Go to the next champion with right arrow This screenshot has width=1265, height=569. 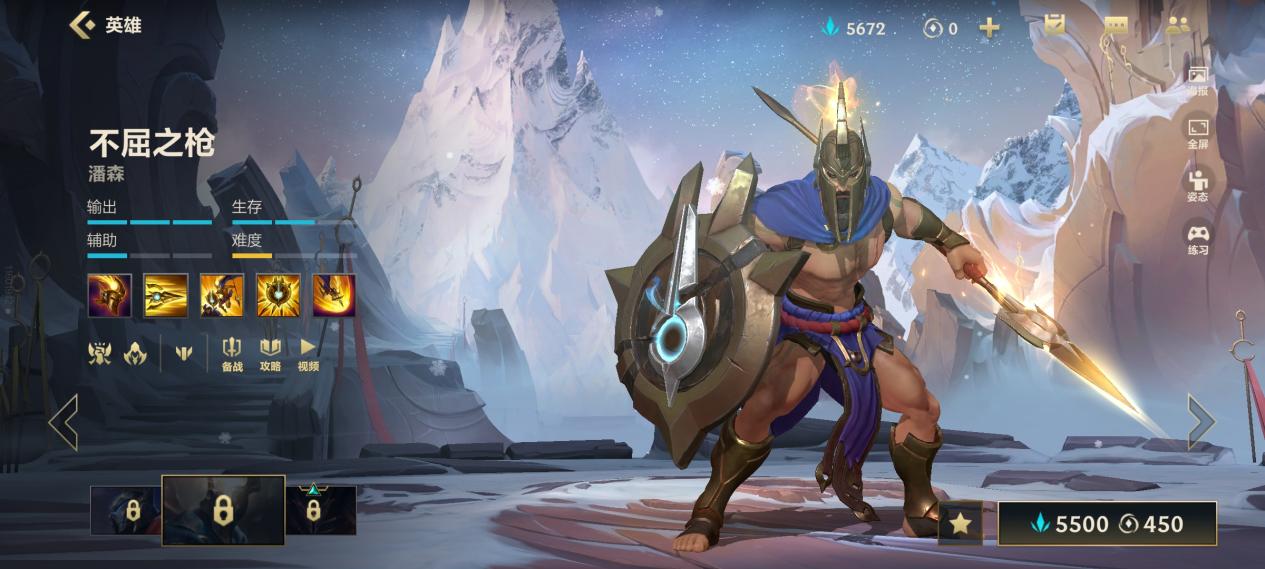[x=1200, y=421]
